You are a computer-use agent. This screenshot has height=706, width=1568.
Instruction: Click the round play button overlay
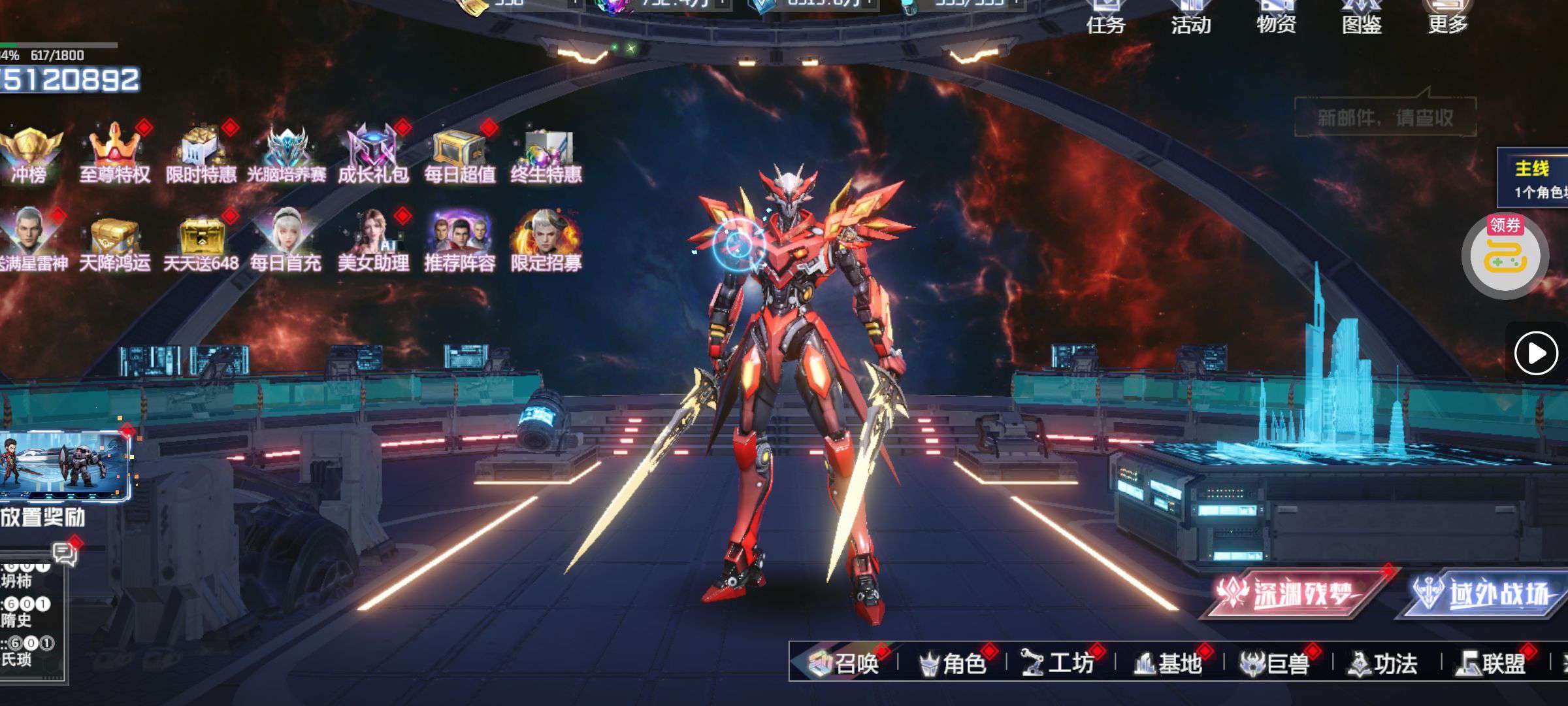pos(1535,354)
